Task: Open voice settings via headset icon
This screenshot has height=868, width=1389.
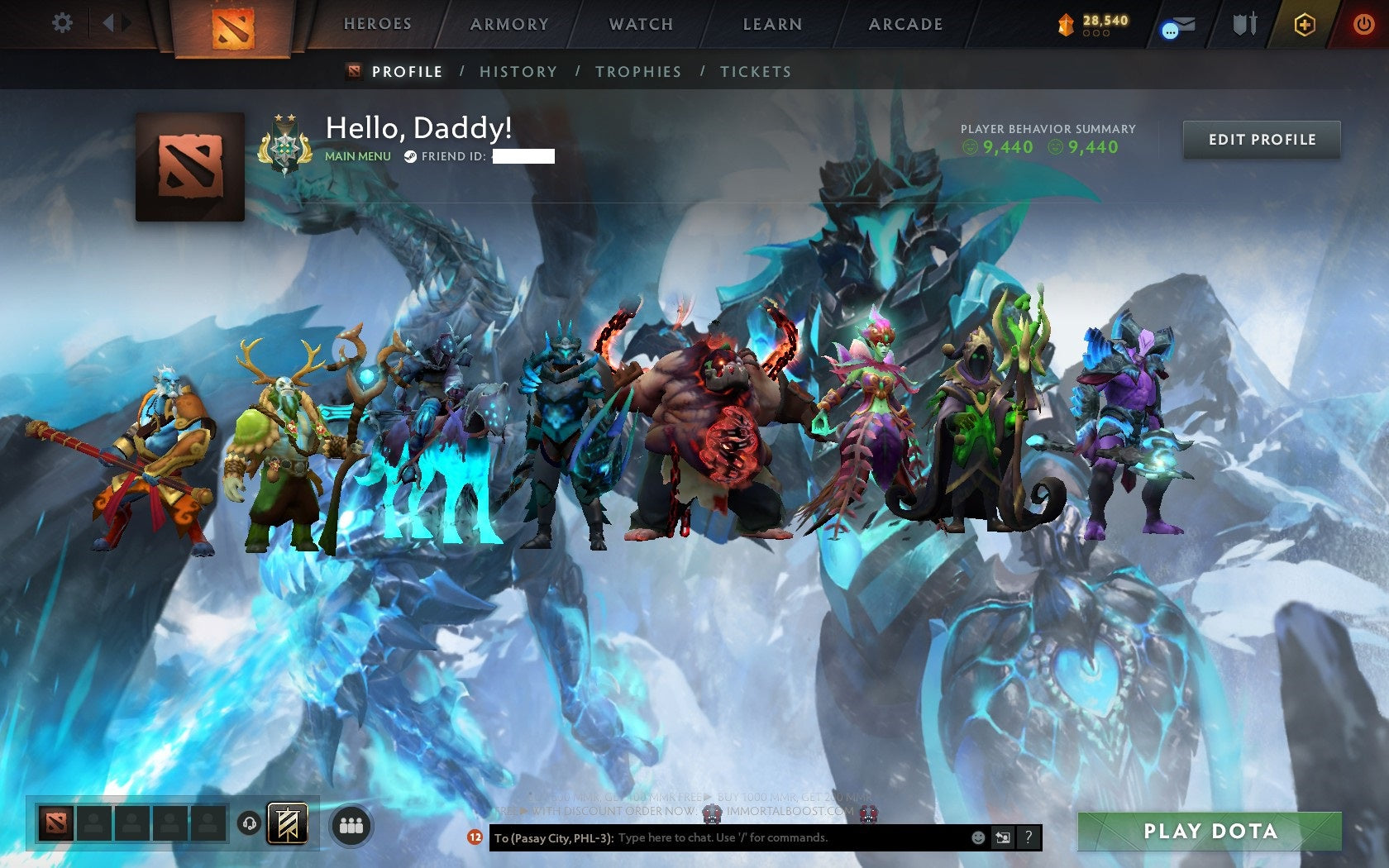Action: [248, 823]
